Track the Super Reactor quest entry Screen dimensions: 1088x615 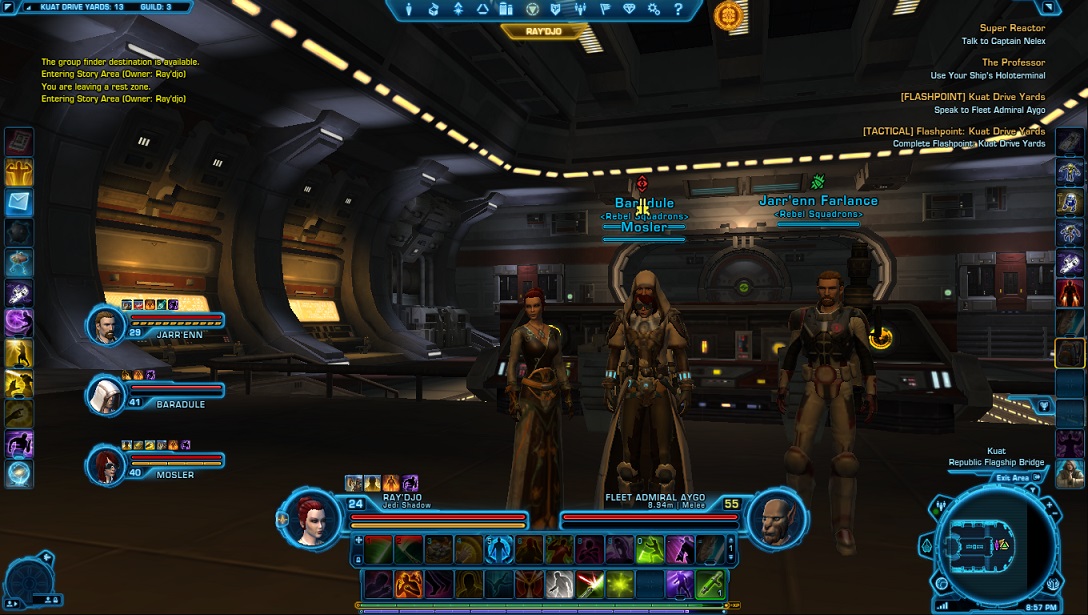(1012, 29)
